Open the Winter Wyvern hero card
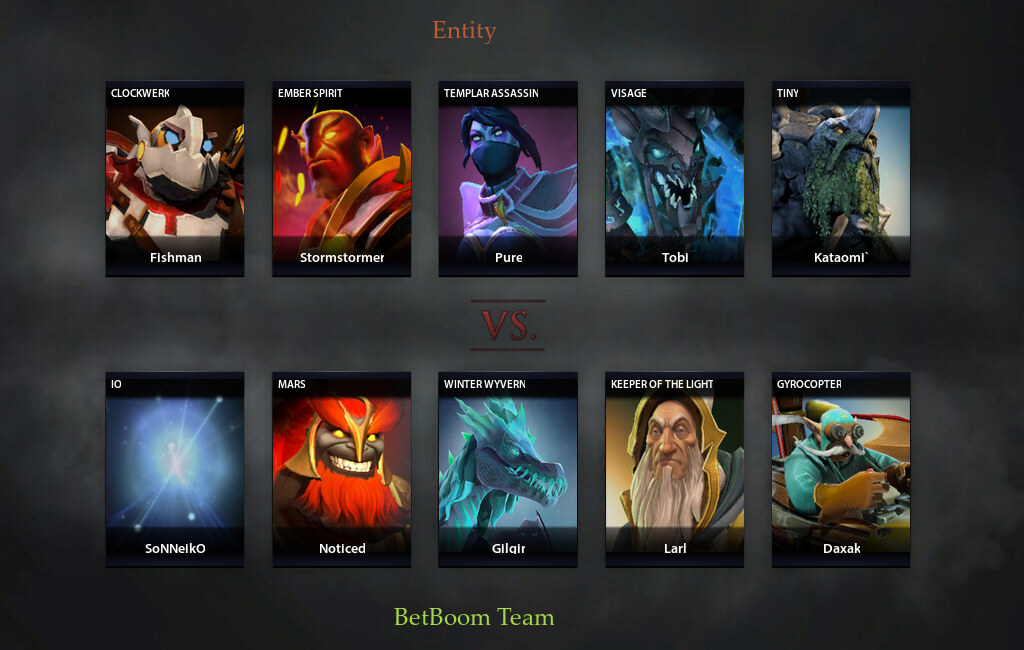1024x650 pixels. [508, 469]
